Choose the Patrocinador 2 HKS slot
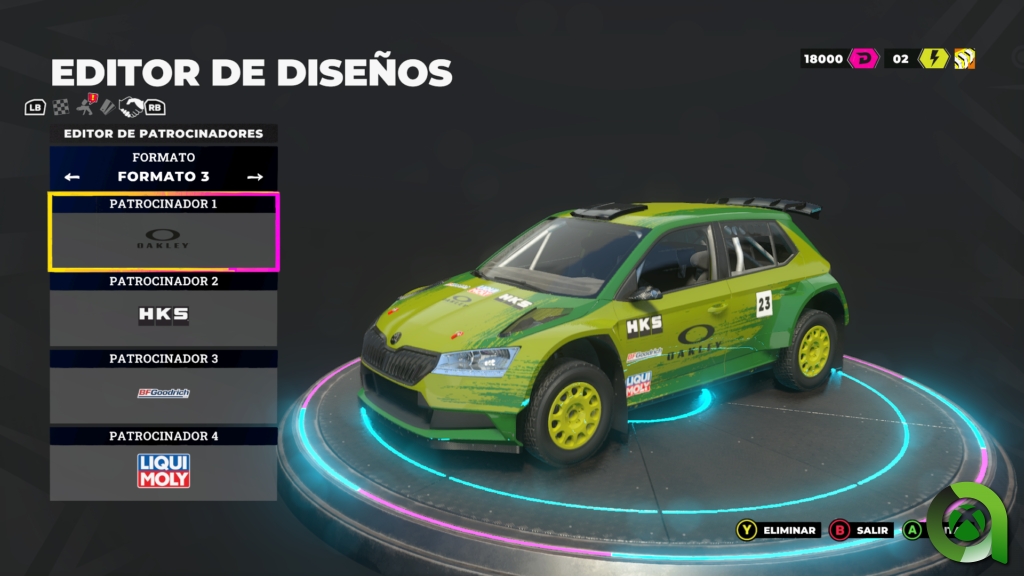Screen dimensions: 1024x576 coord(163,316)
